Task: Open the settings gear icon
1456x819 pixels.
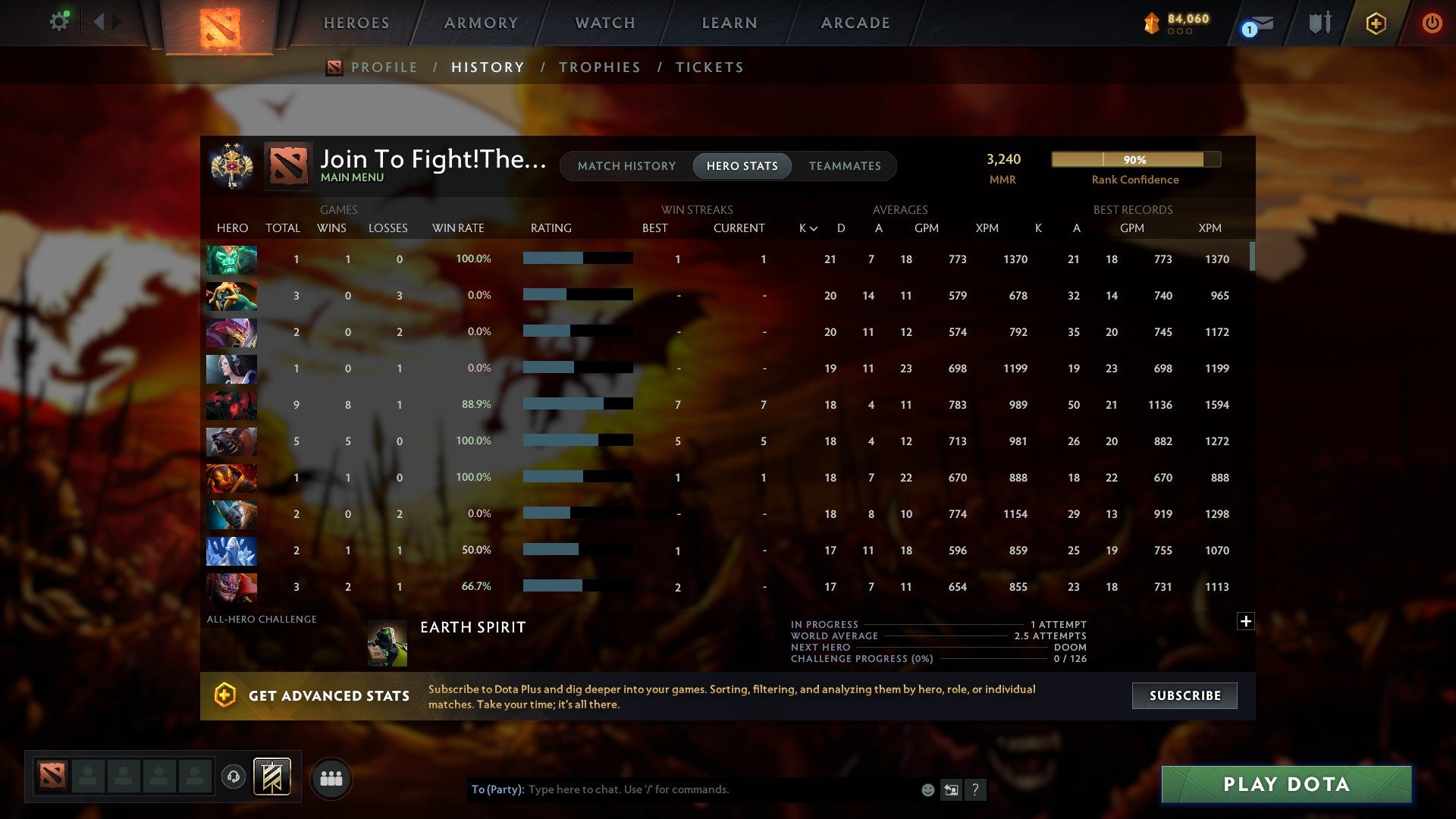Action: coord(59,21)
